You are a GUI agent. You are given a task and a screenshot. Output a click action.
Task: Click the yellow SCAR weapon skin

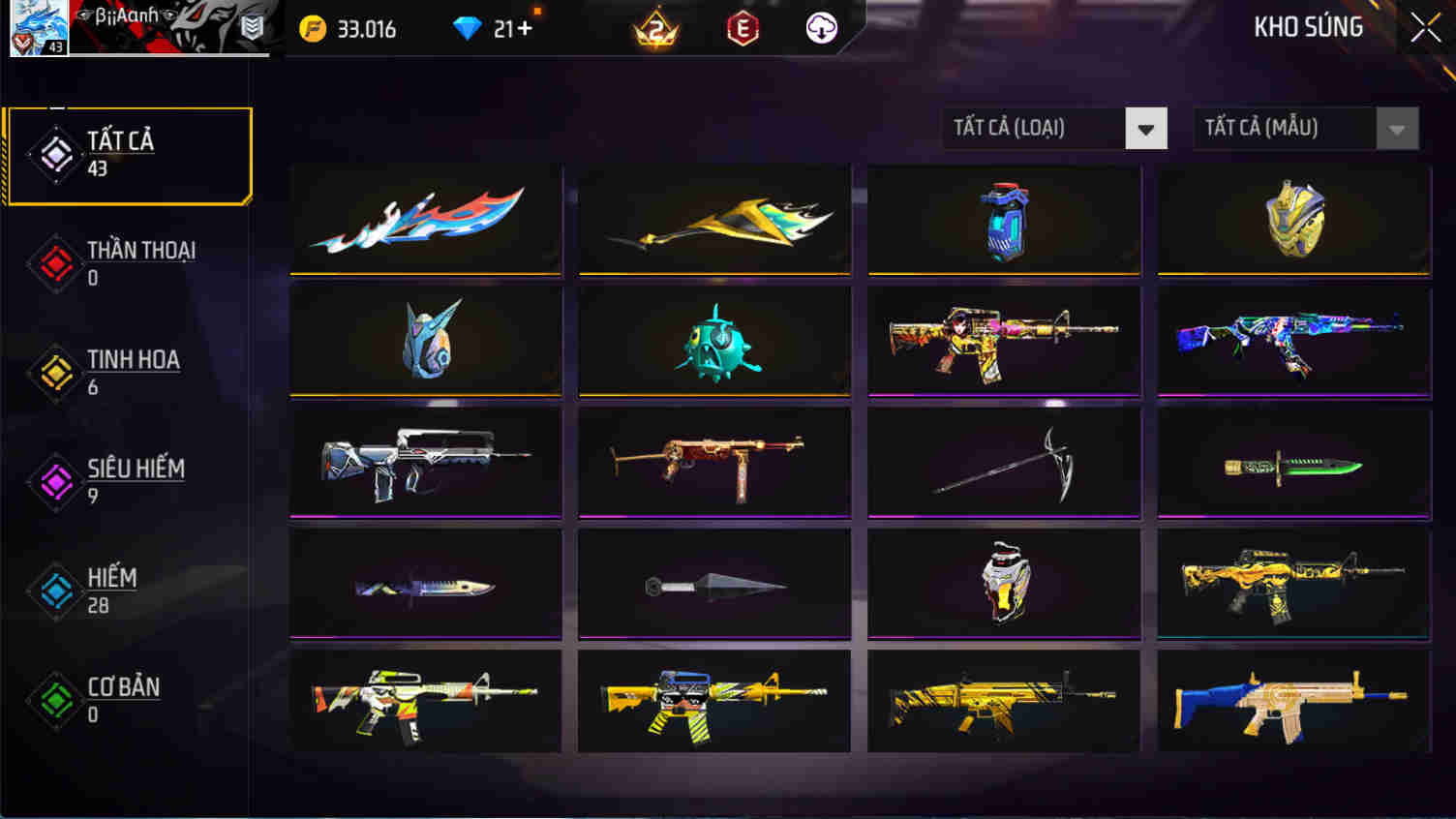coord(1003,700)
